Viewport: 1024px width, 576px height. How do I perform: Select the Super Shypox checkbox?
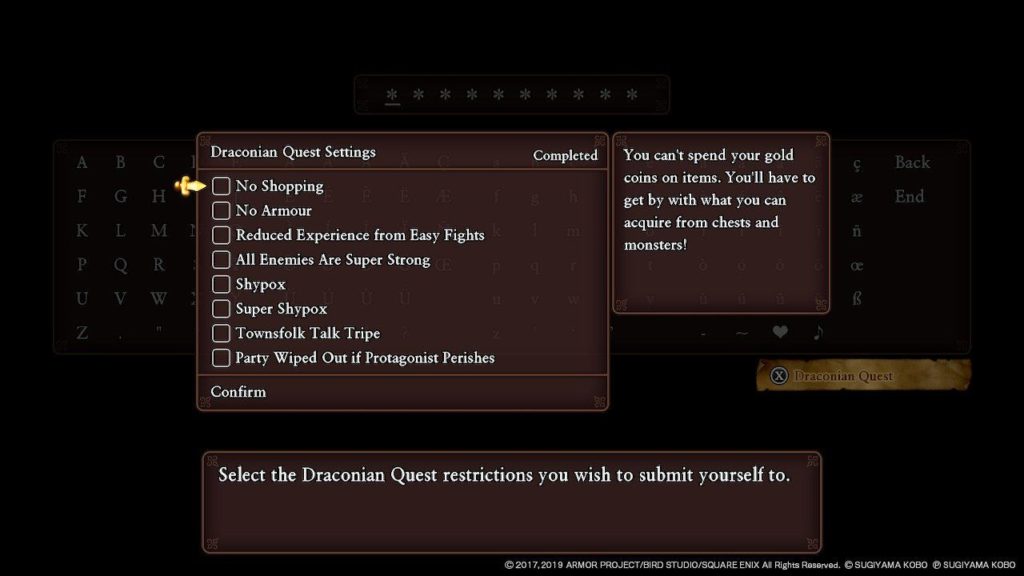[221, 309]
